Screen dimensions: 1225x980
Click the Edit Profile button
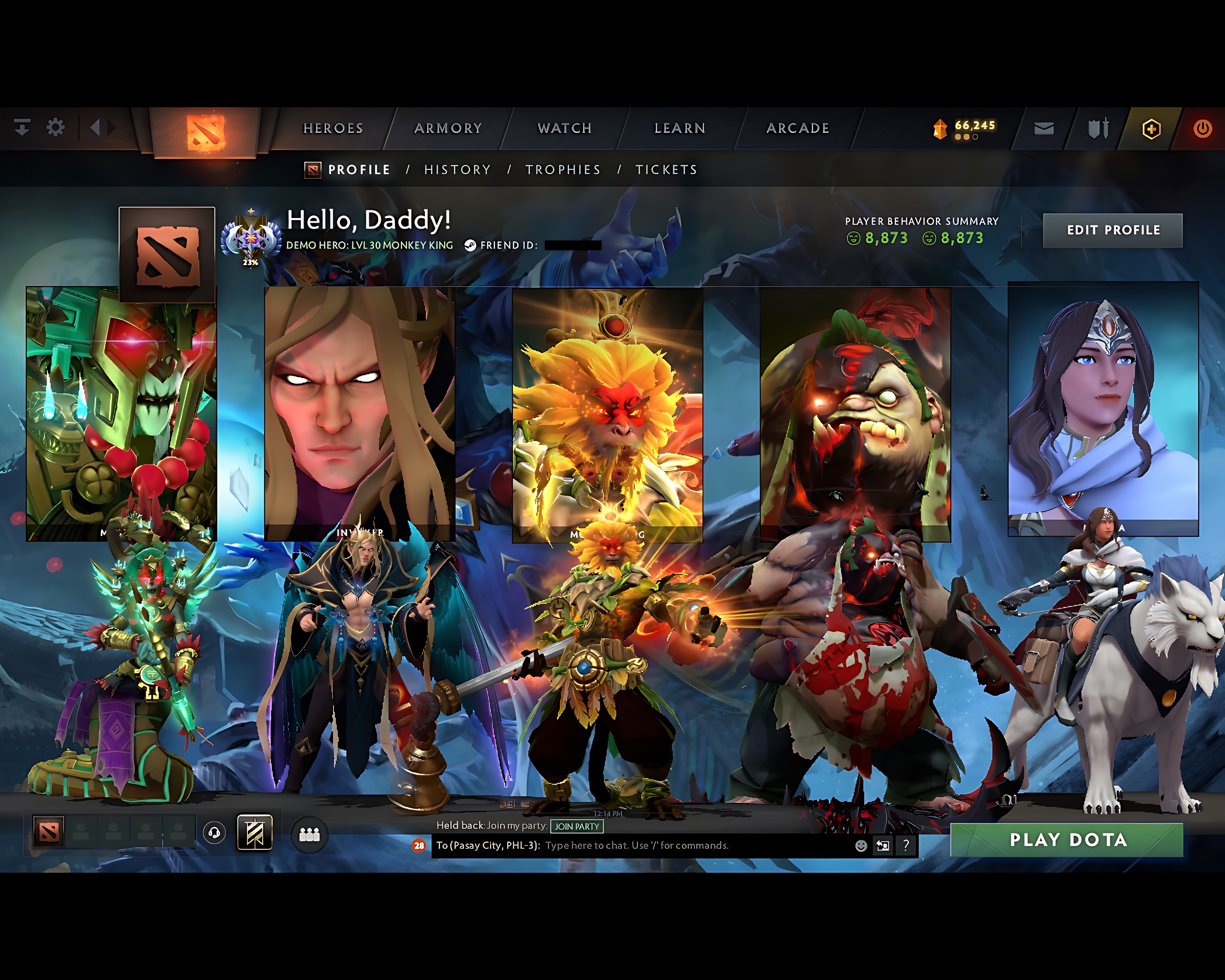pyautogui.click(x=1113, y=230)
